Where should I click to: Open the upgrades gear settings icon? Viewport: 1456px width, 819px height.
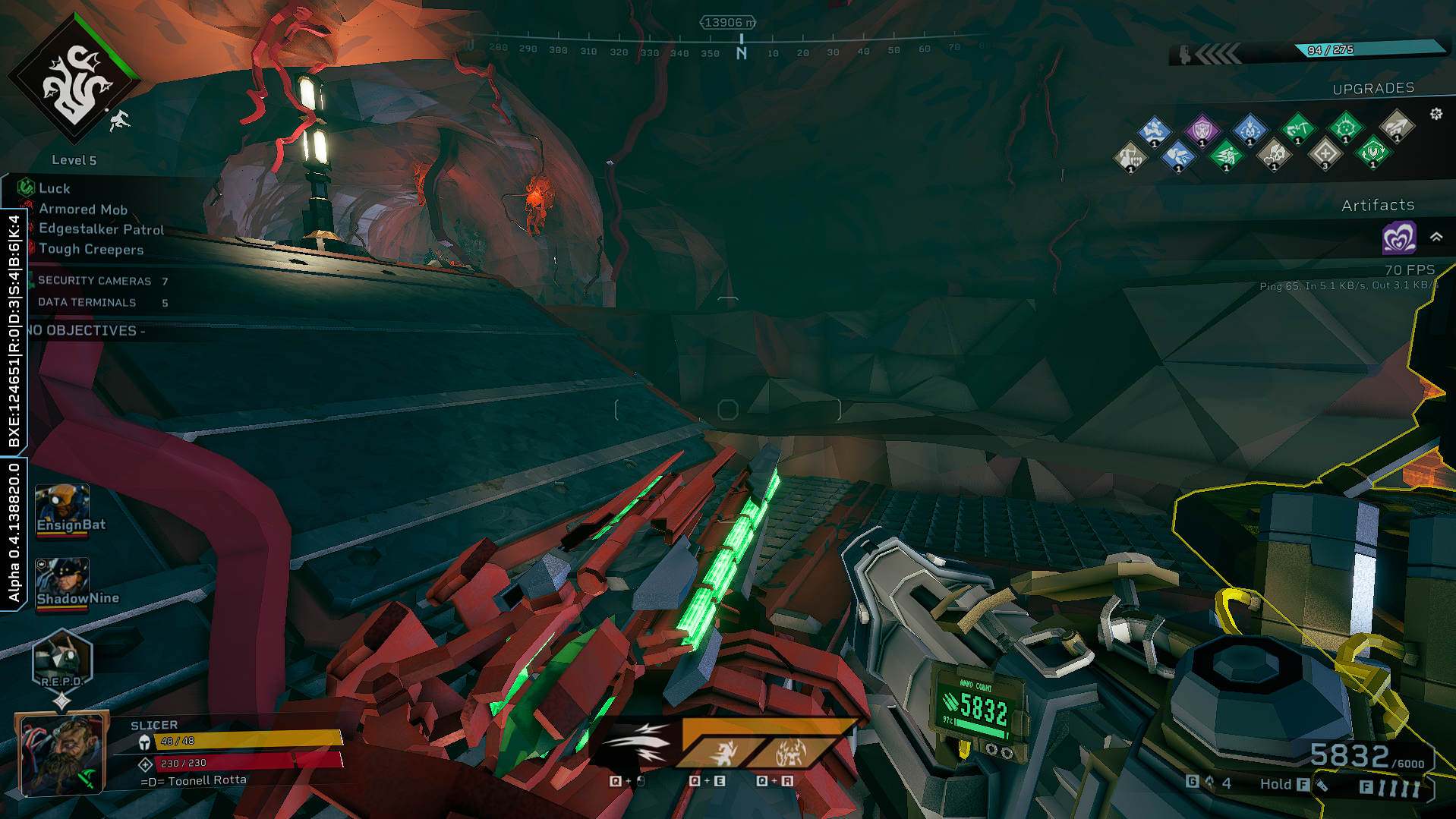pyautogui.click(x=1436, y=114)
